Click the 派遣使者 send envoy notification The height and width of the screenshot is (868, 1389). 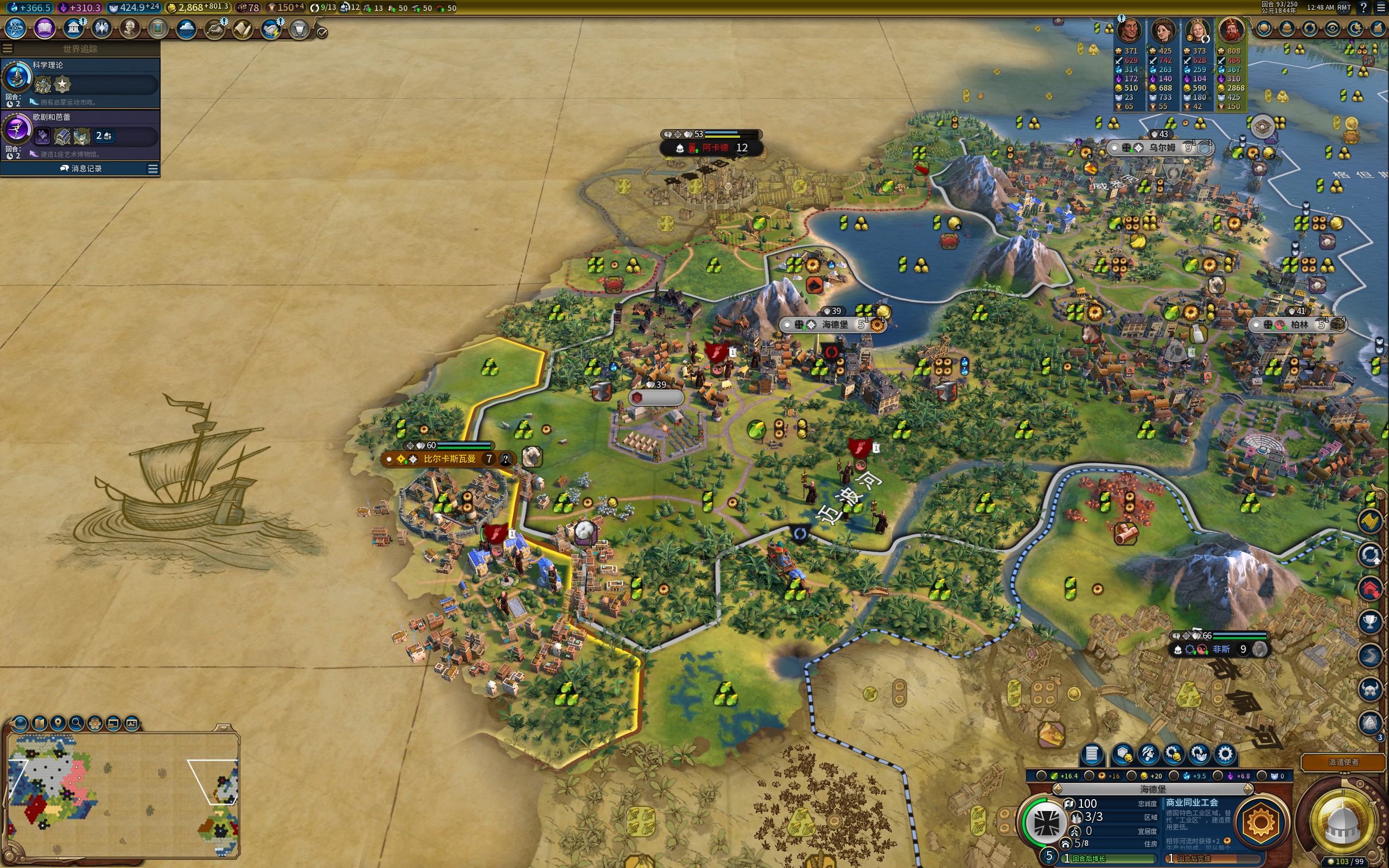pos(1342,762)
